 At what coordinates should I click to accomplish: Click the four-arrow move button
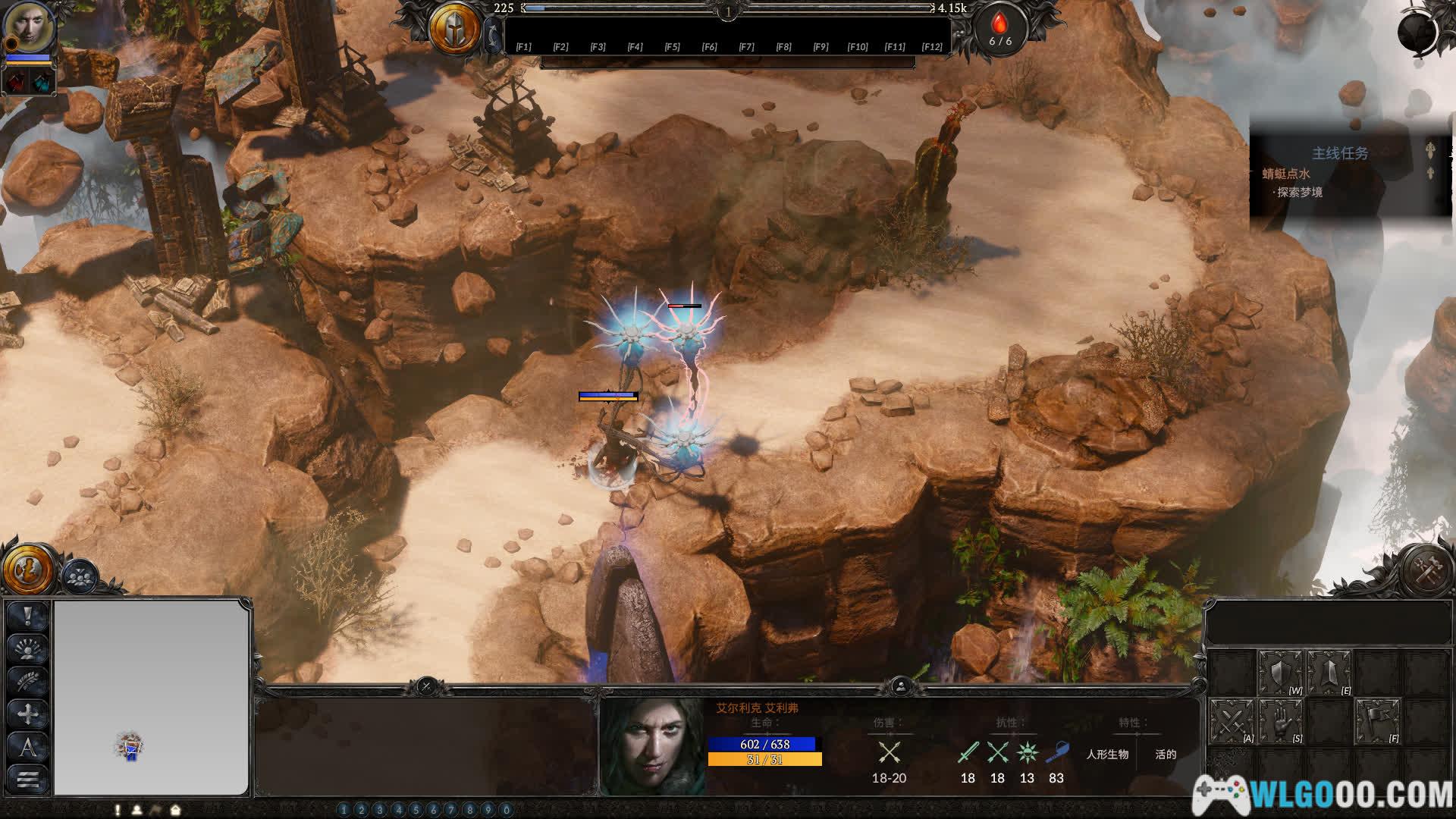[28, 714]
